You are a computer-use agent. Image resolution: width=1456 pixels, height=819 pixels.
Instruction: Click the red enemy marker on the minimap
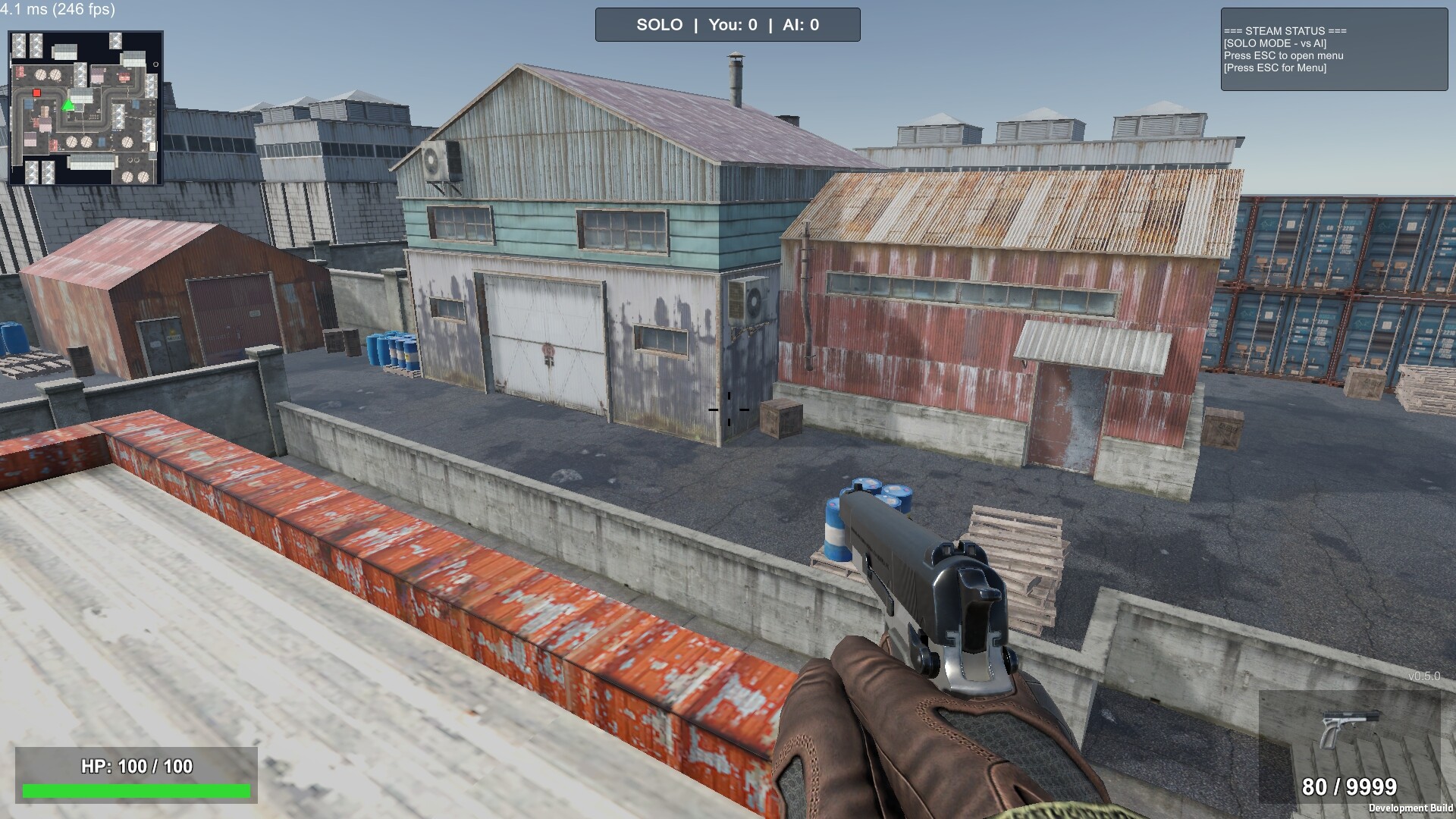(36, 93)
